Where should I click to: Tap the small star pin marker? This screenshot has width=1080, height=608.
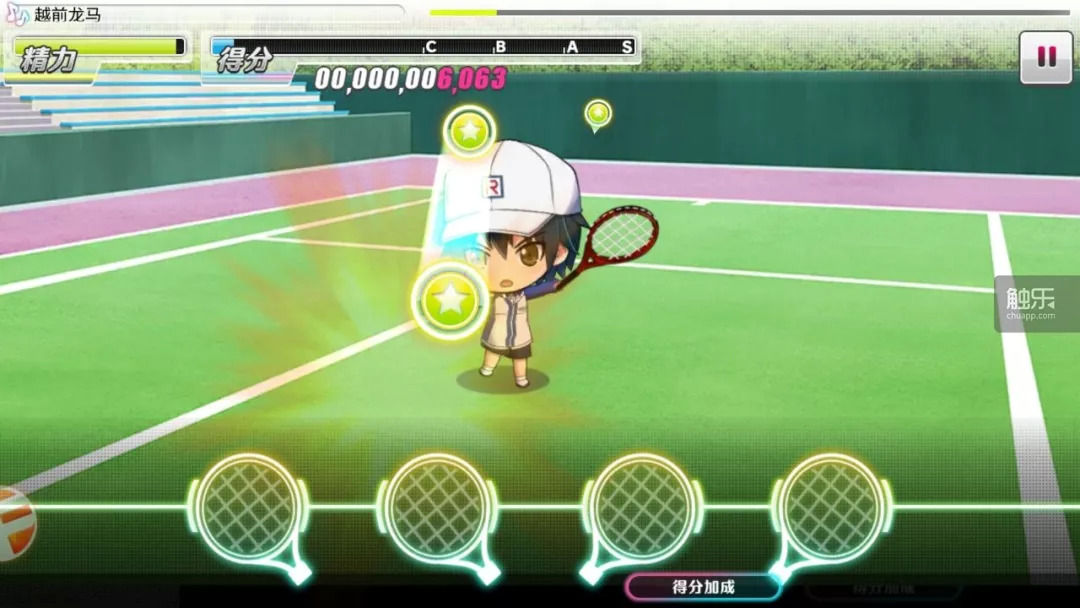(598, 113)
